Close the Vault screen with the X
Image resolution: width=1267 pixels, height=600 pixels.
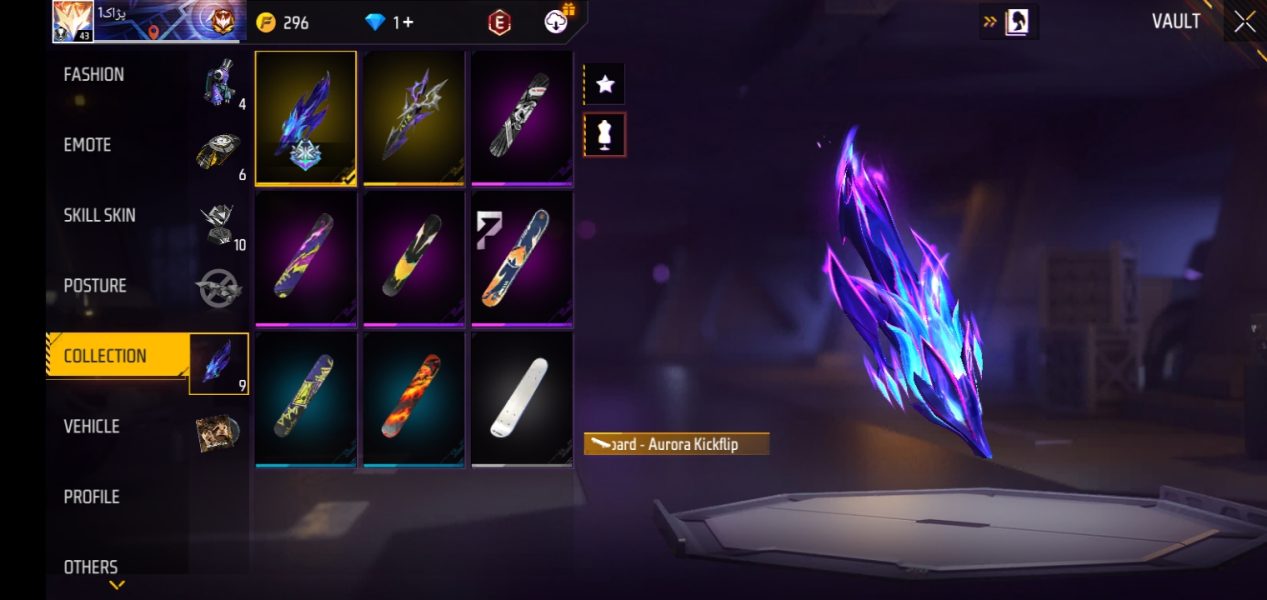(1244, 22)
